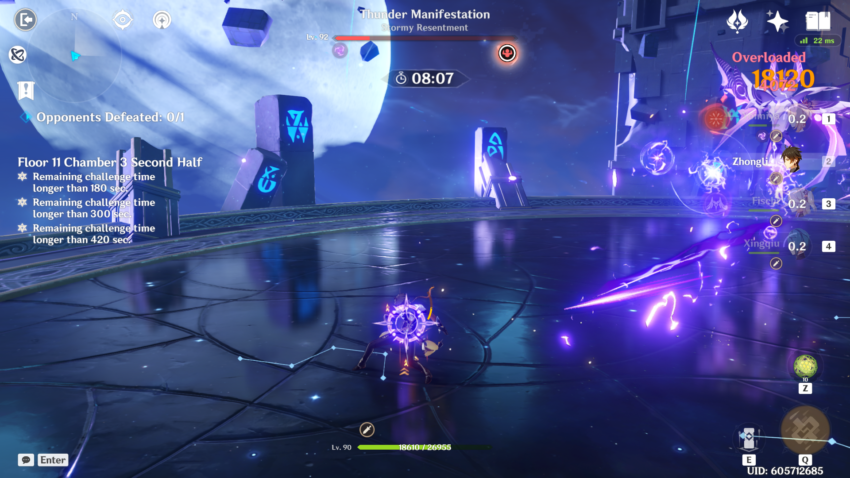The height and width of the screenshot is (478, 850).
Task: Open the Adventurer Handbook book icon
Action: (x=818, y=20)
